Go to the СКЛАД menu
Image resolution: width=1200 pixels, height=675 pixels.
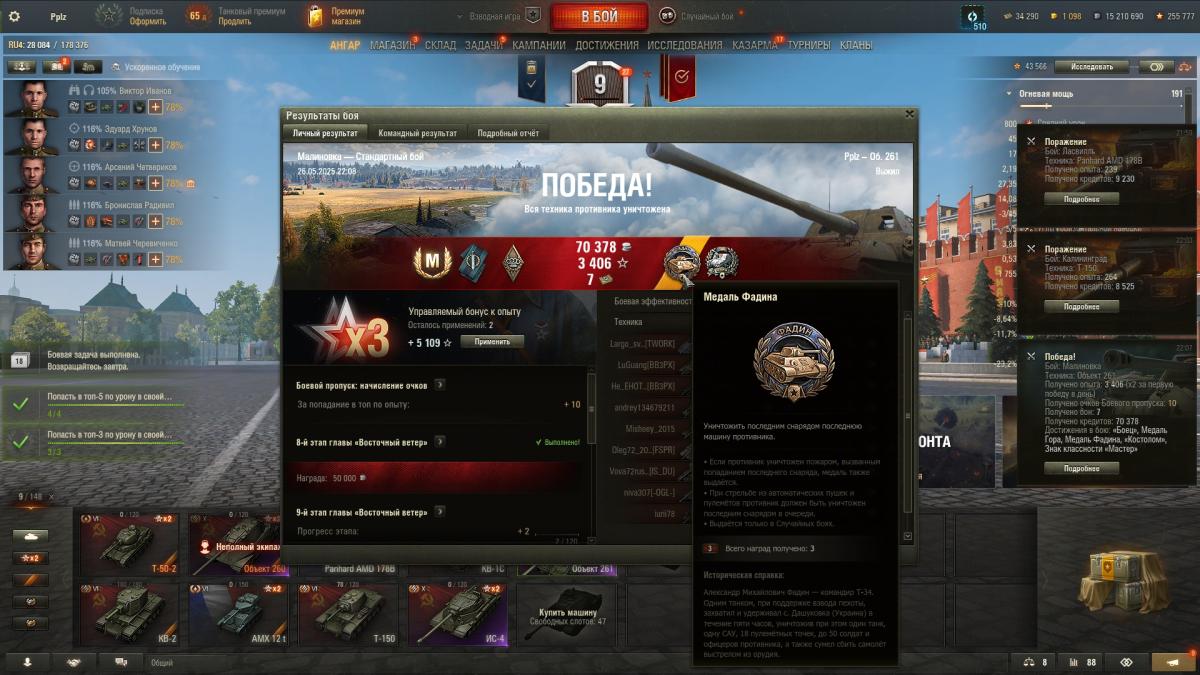(440, 45)
